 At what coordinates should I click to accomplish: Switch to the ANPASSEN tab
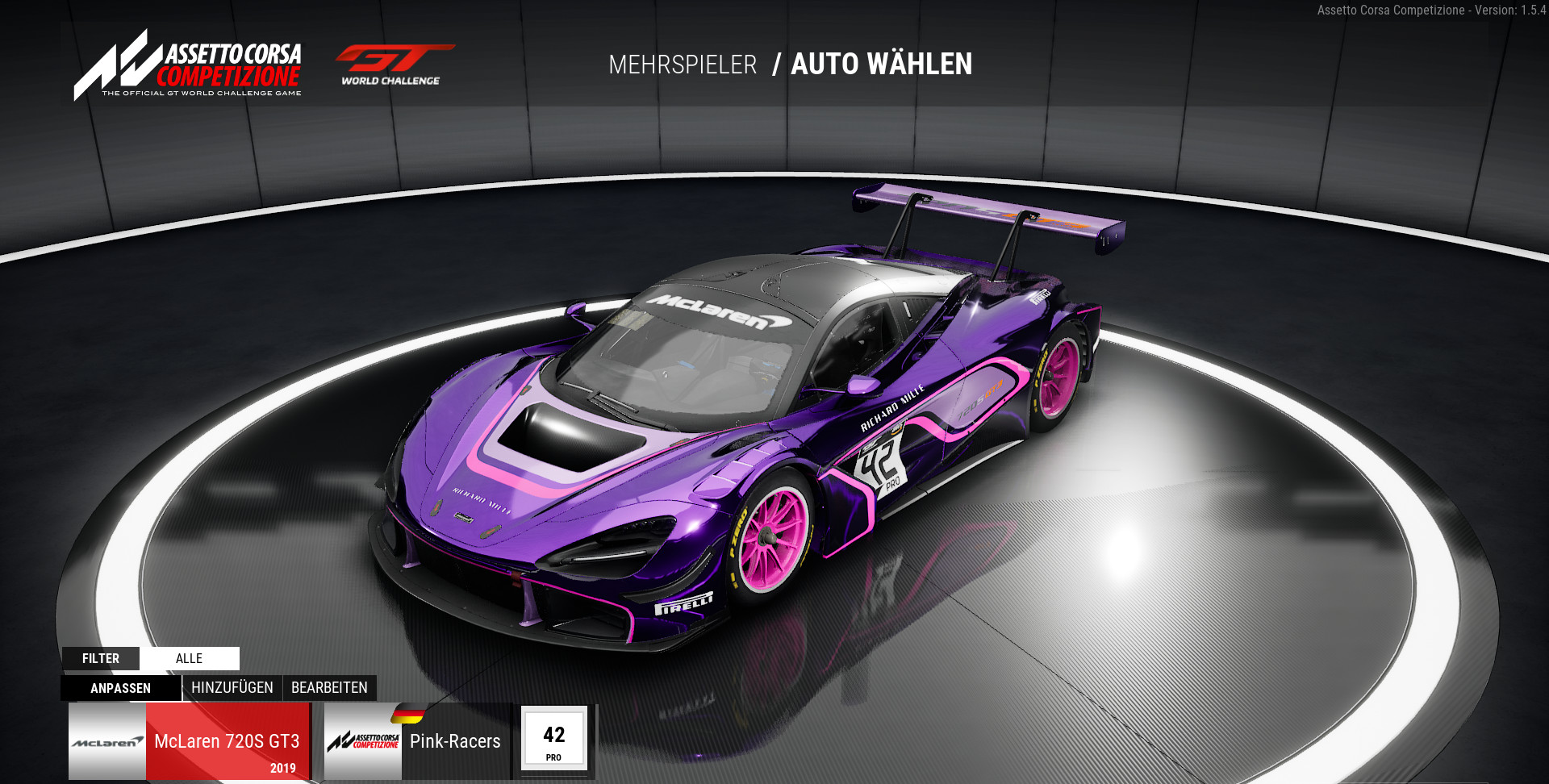(x=121, y=688)
